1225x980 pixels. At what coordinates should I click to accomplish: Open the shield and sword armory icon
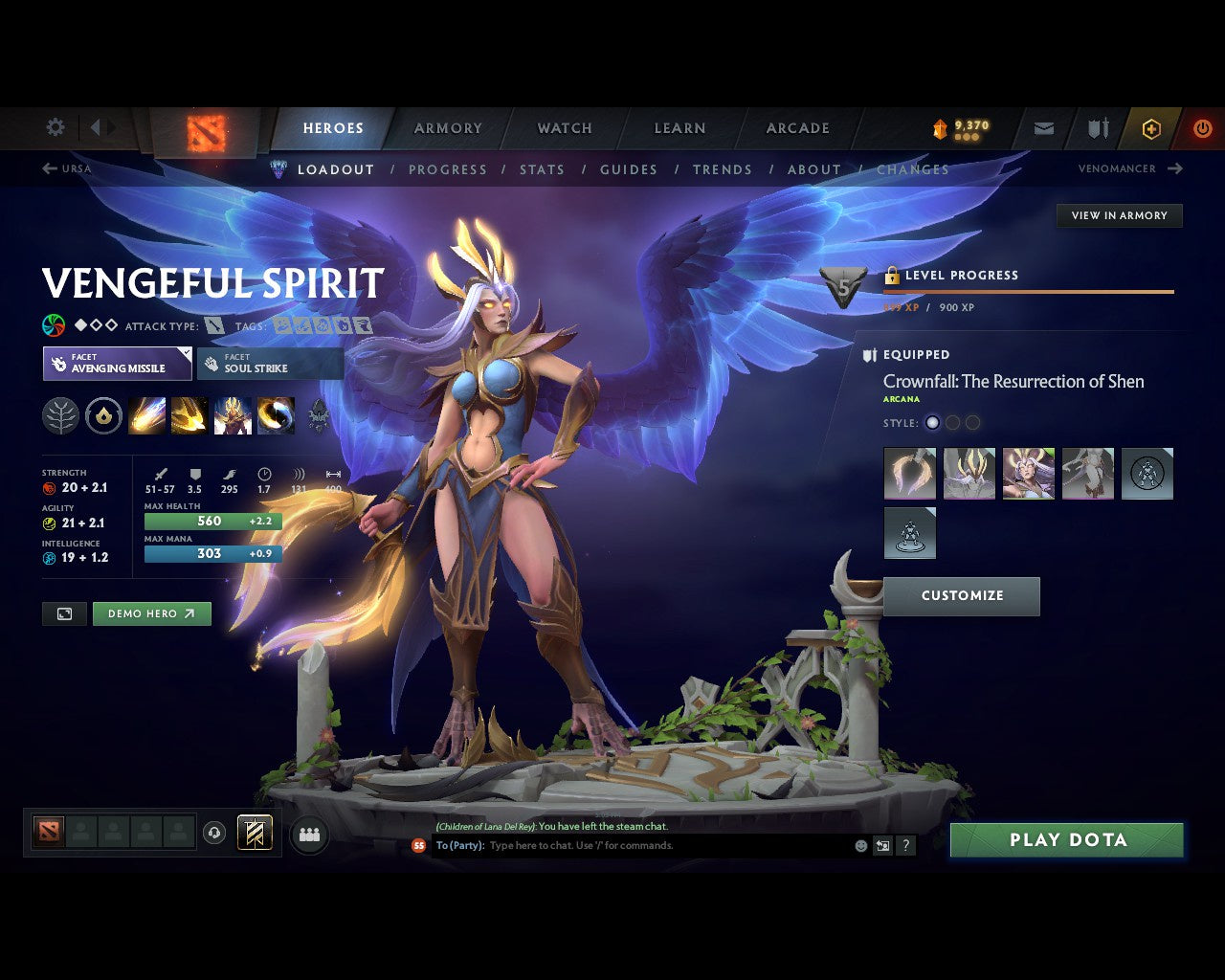(1097, 127)
